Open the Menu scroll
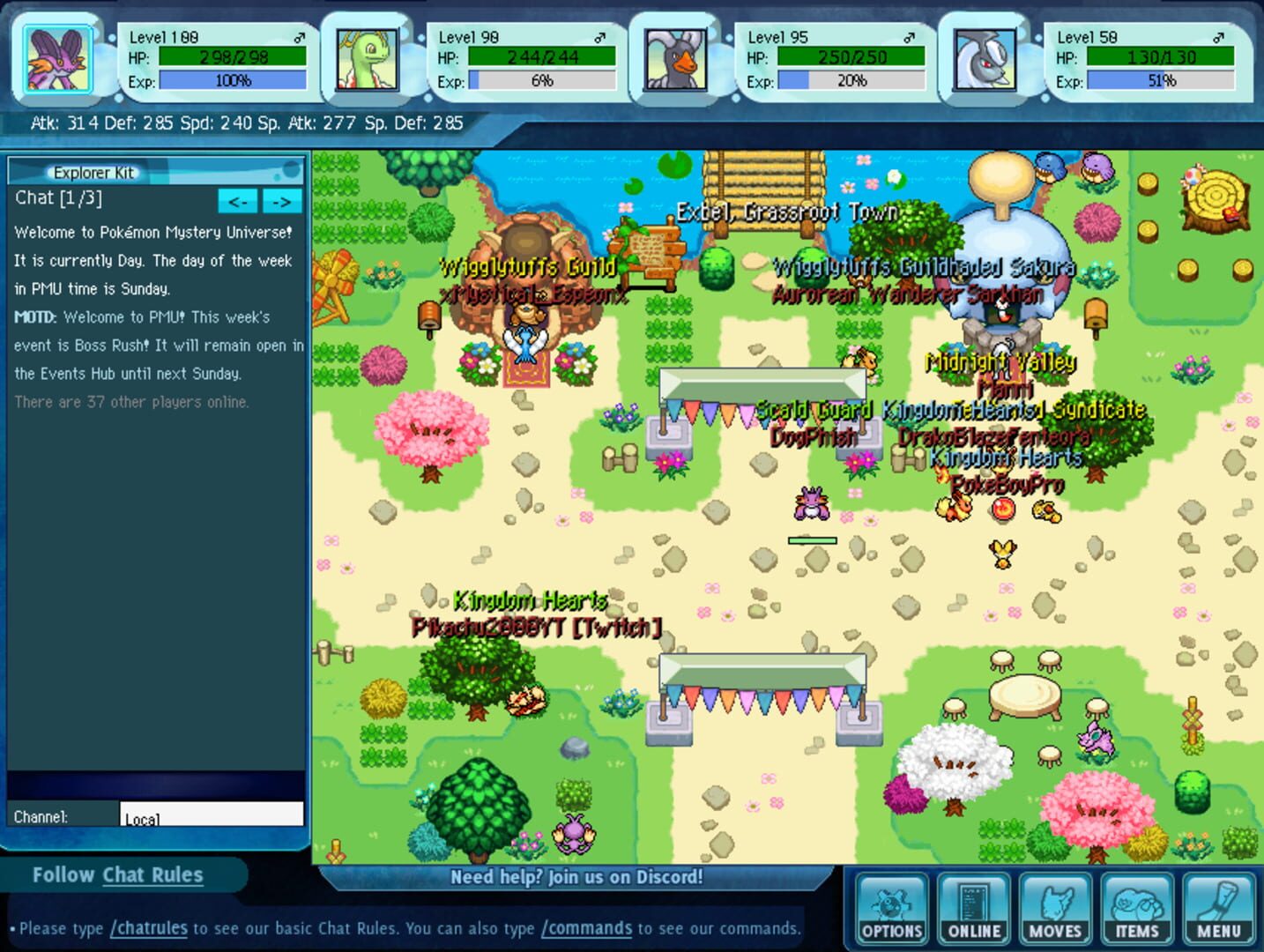The image size is (1264, 952). [x=1218, y=909]
